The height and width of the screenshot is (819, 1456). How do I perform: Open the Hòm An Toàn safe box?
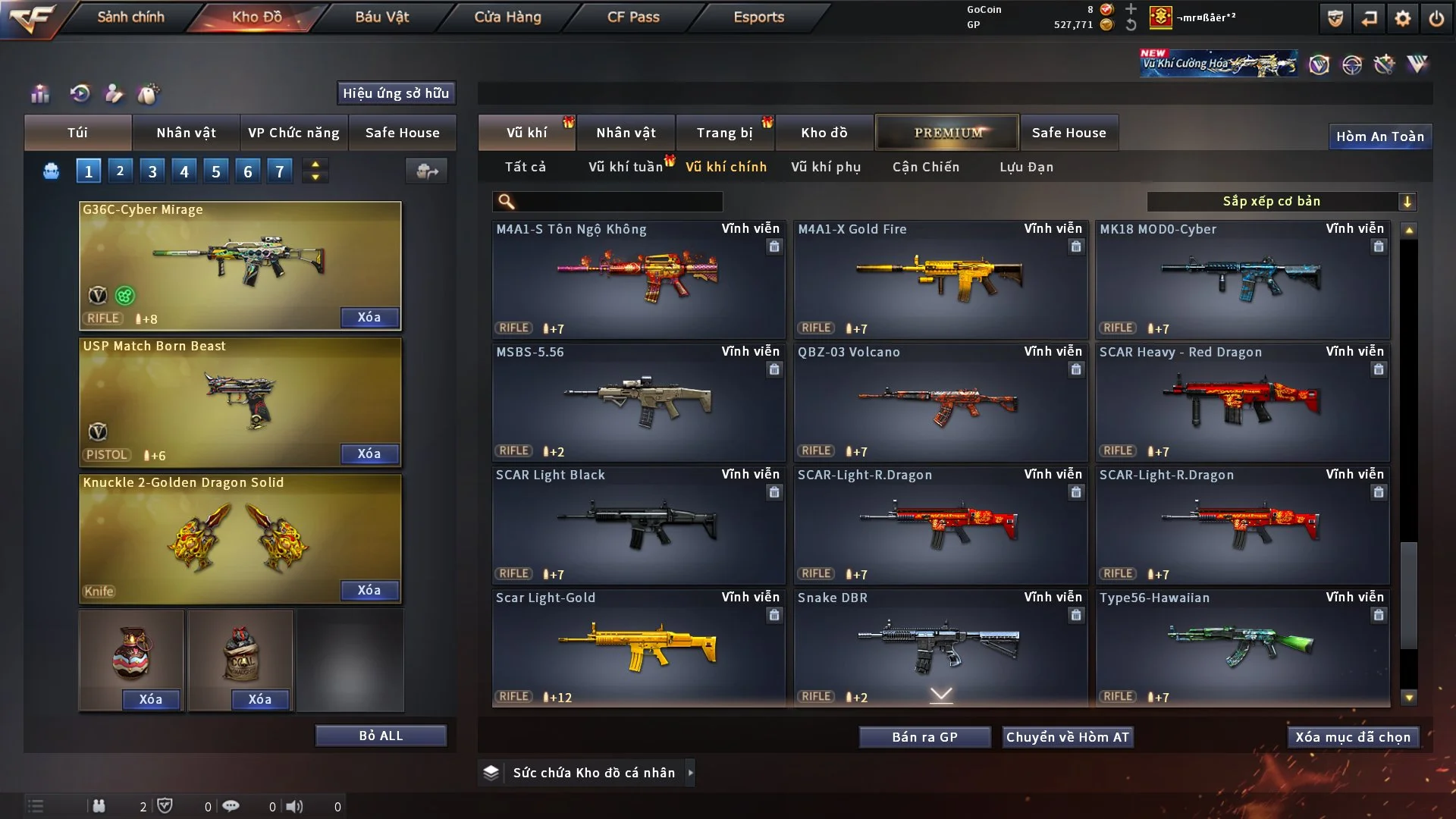pyautogui.click(x=1379, y=136)
